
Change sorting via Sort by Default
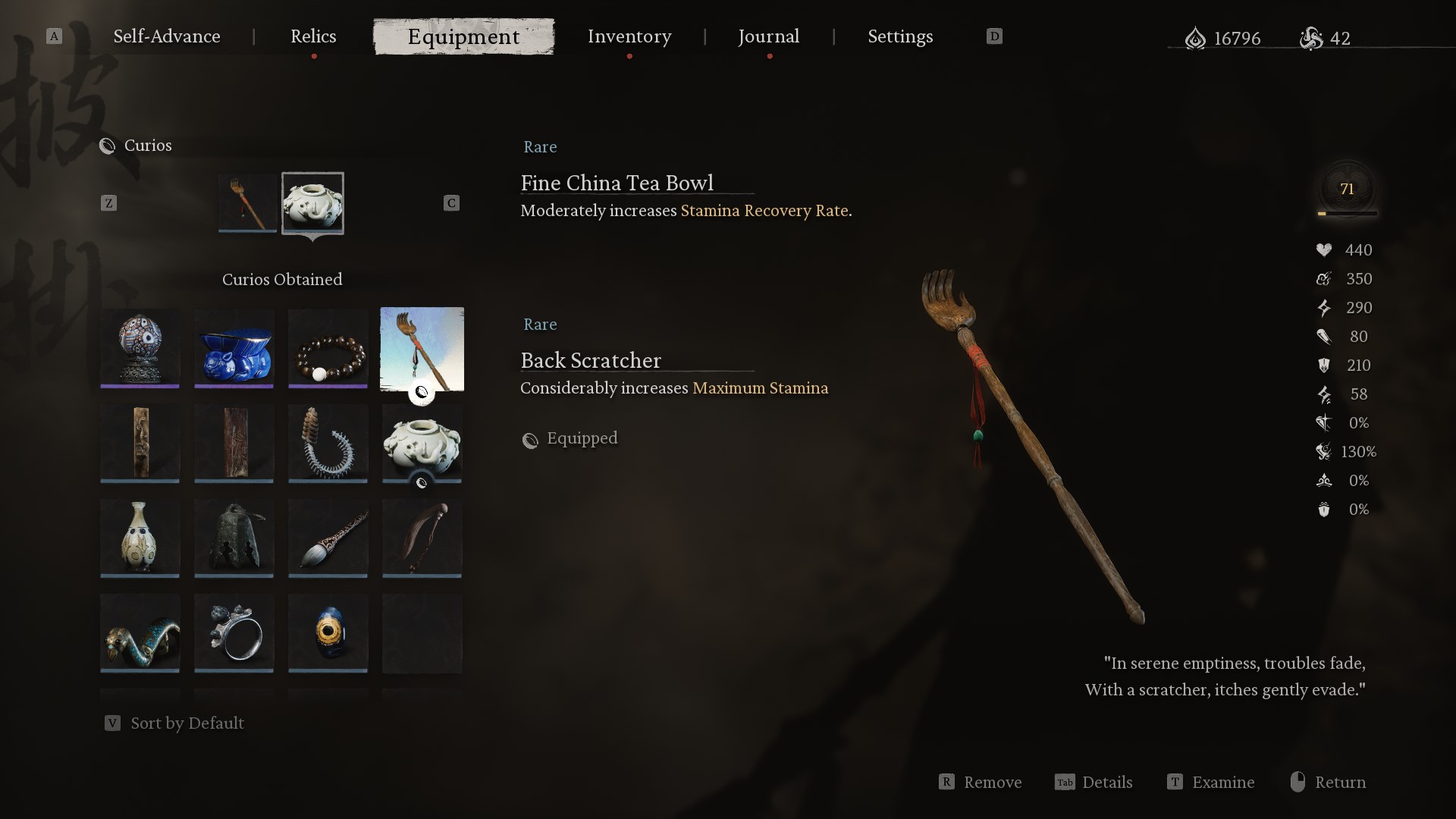click(x=186, y=723)
